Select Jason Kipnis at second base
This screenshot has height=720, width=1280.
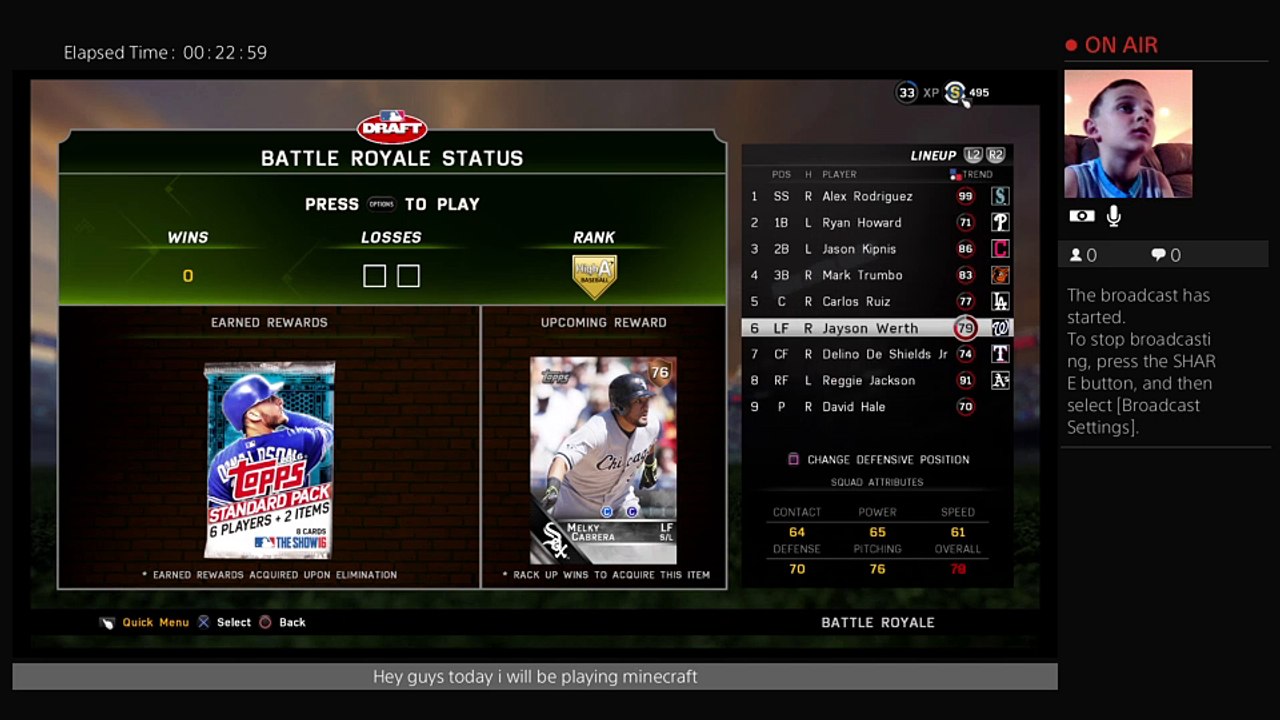pyautogui.click(x=859, y=249)
